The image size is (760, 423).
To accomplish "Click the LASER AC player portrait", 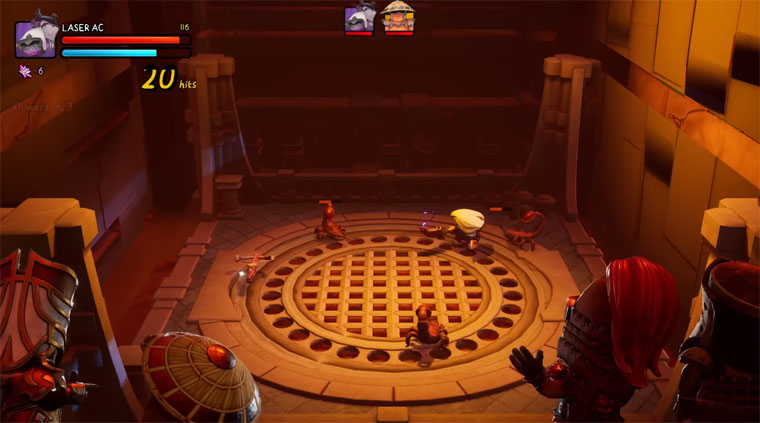I will pos(35,39).
